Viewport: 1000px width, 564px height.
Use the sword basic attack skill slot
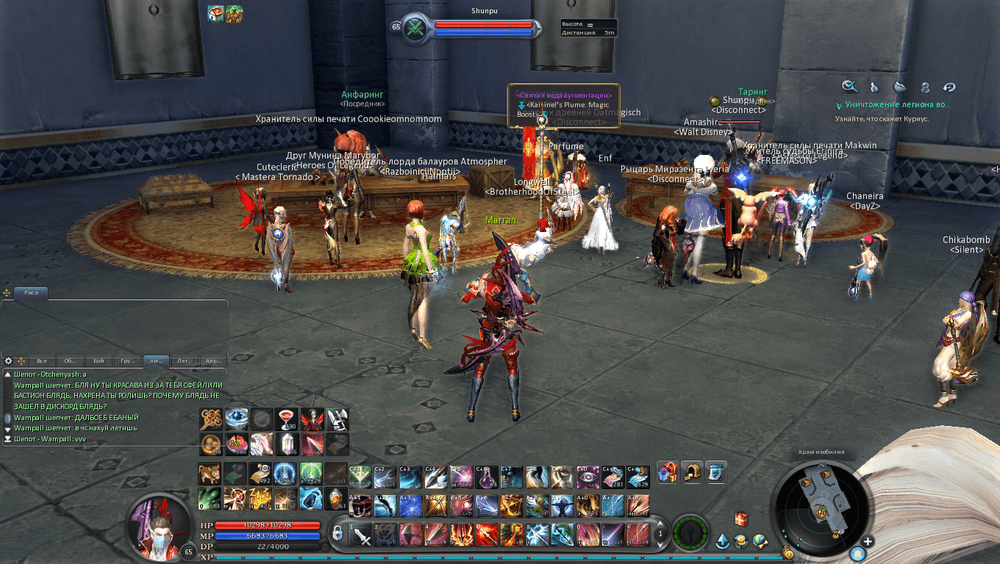(362, 534)
